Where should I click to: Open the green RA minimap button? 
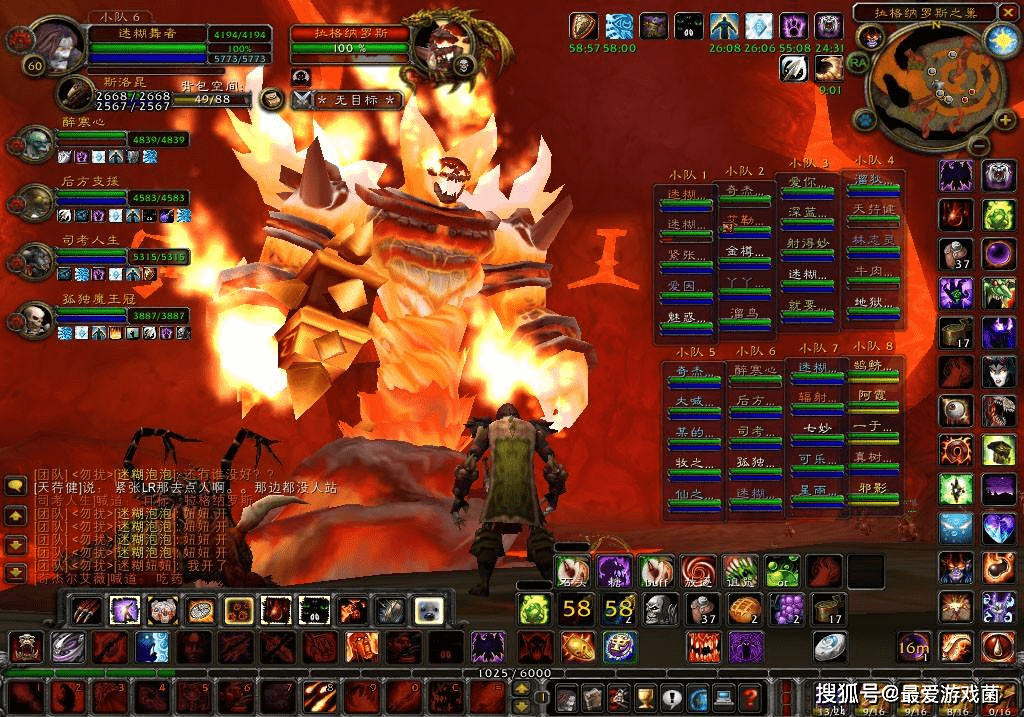[858, 61]
